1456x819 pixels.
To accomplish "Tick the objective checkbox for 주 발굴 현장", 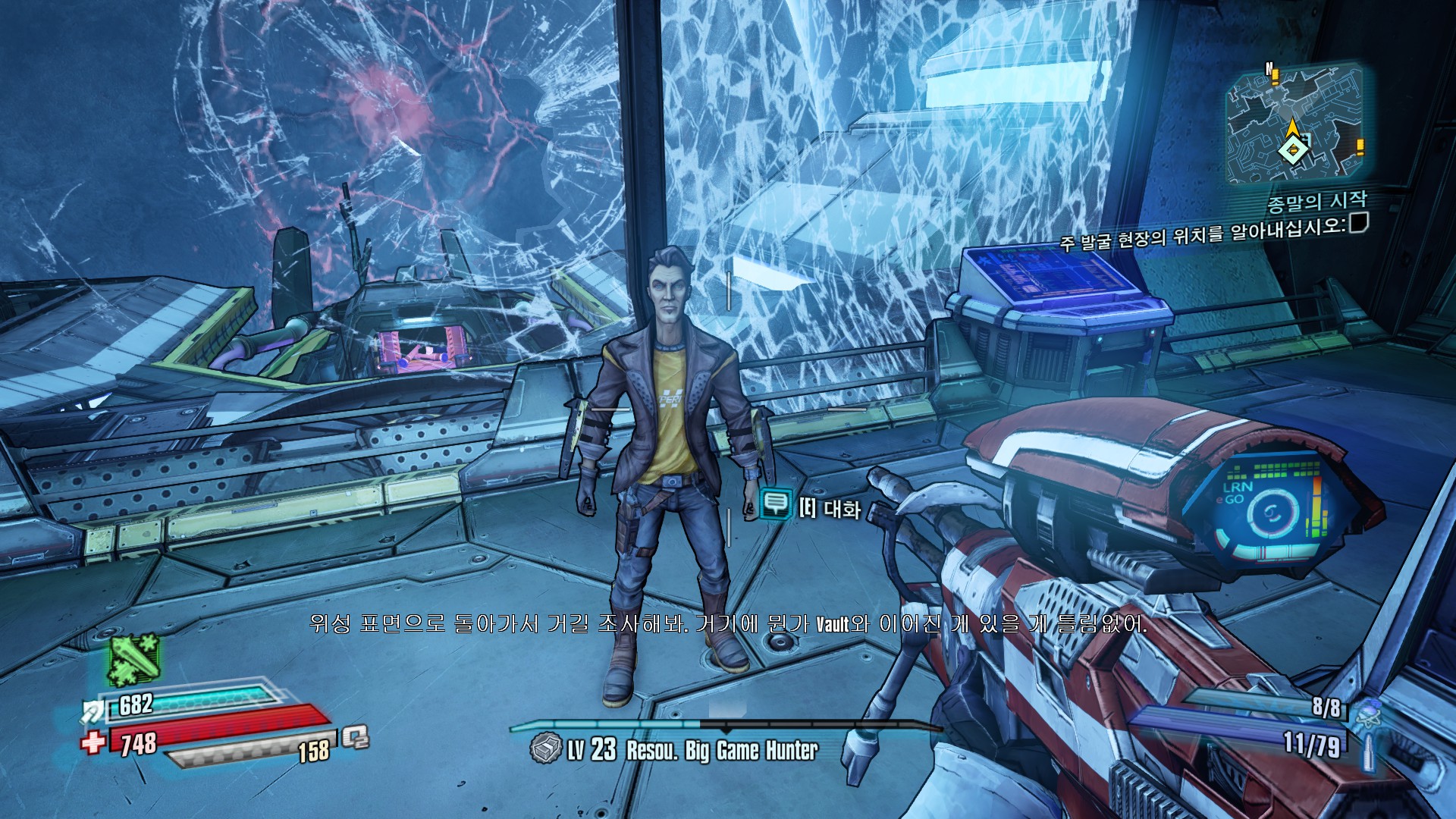I will (1358, 223).
